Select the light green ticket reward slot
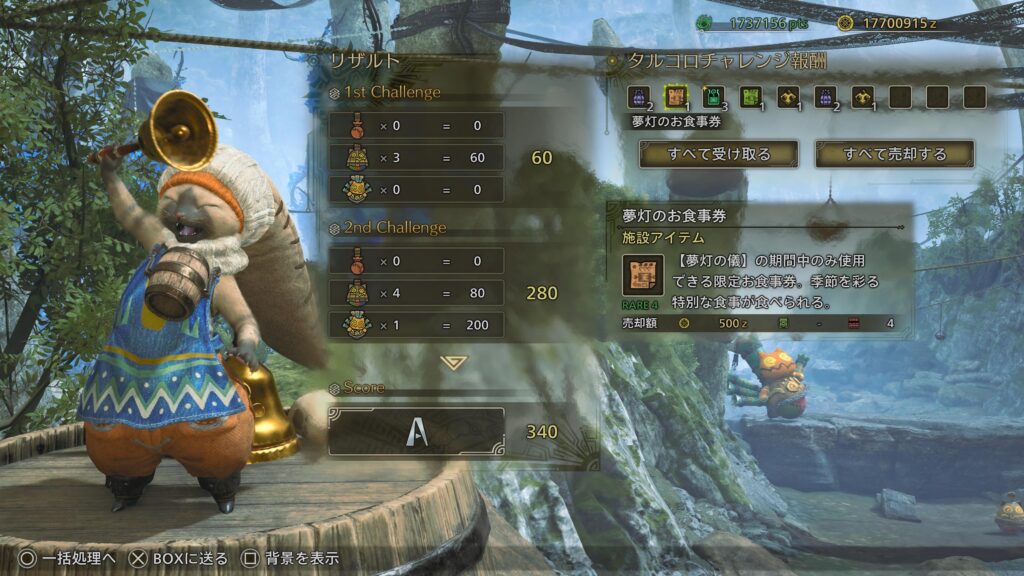Image resolution: width=1024 pixels, height=576 pixels. point(750,97)
